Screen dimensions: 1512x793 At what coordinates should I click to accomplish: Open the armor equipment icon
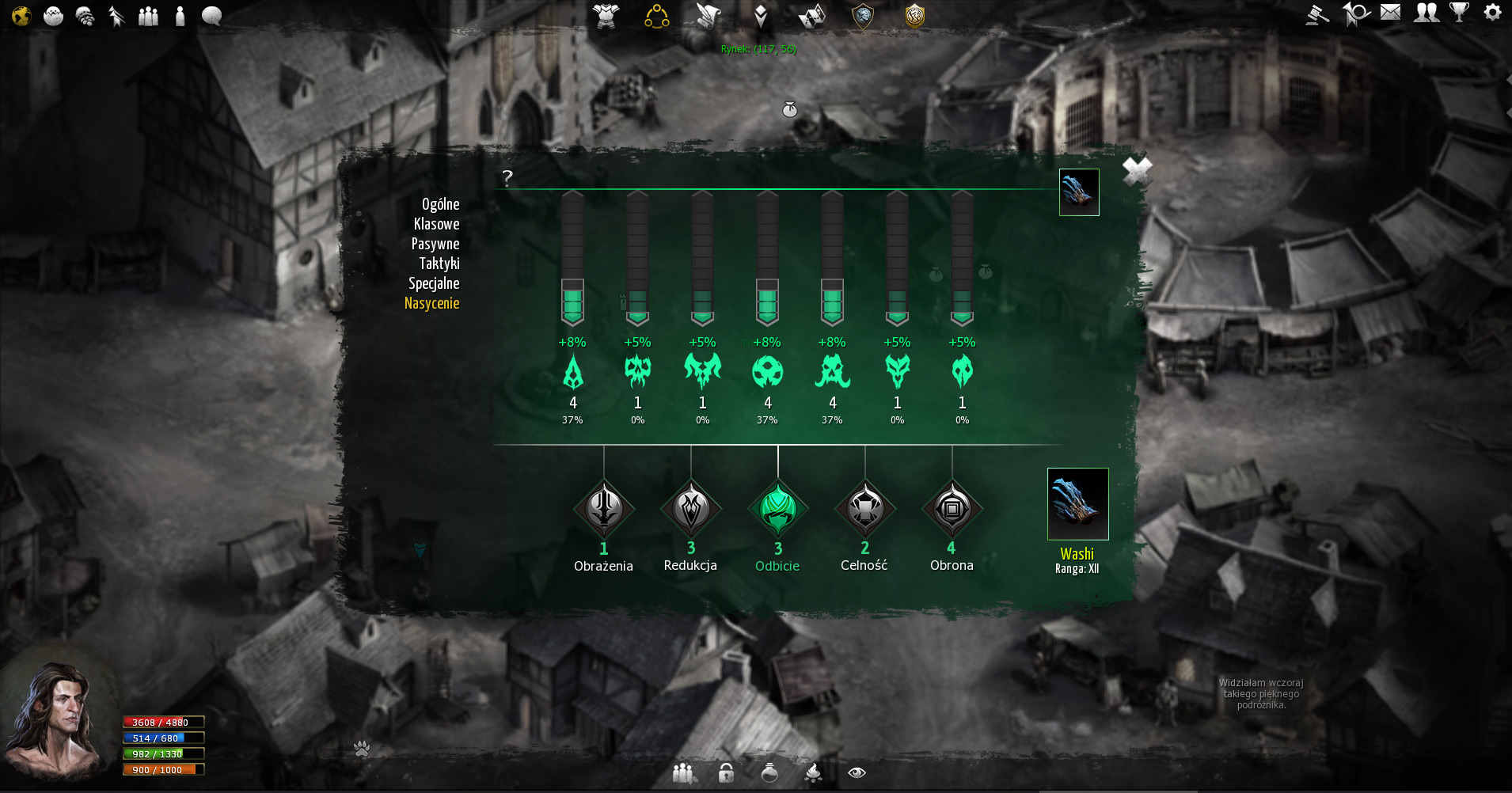click(x=606, y=16)
